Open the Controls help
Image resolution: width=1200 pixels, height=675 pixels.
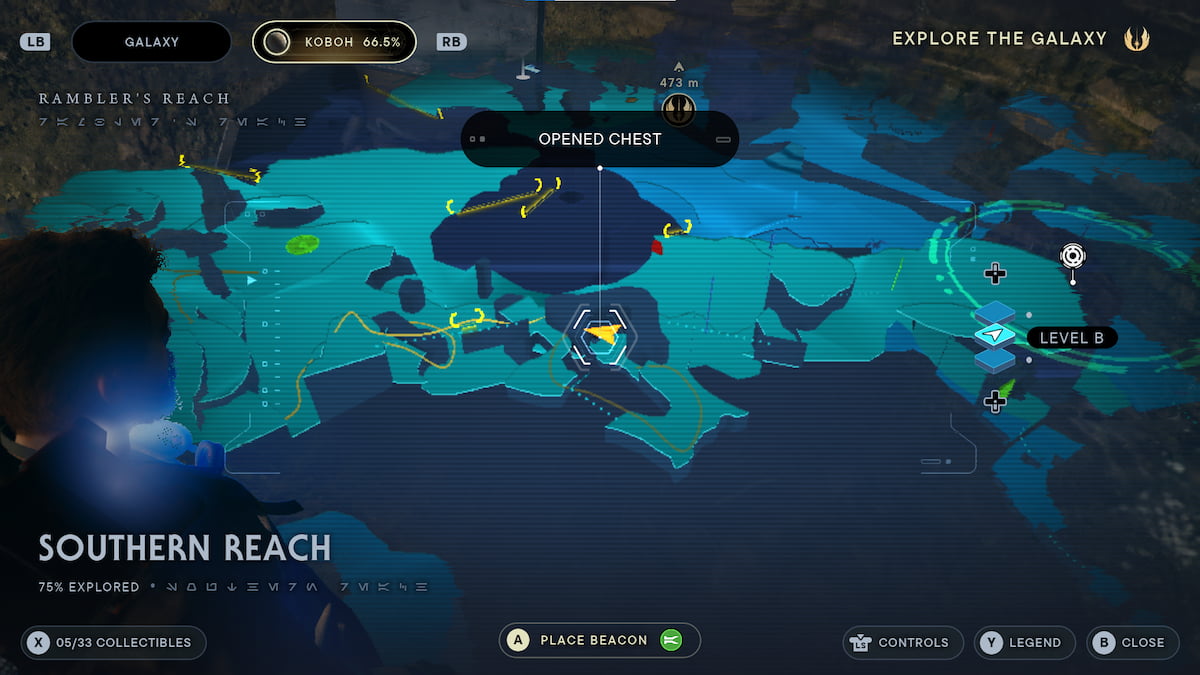(x=903, y=643)
